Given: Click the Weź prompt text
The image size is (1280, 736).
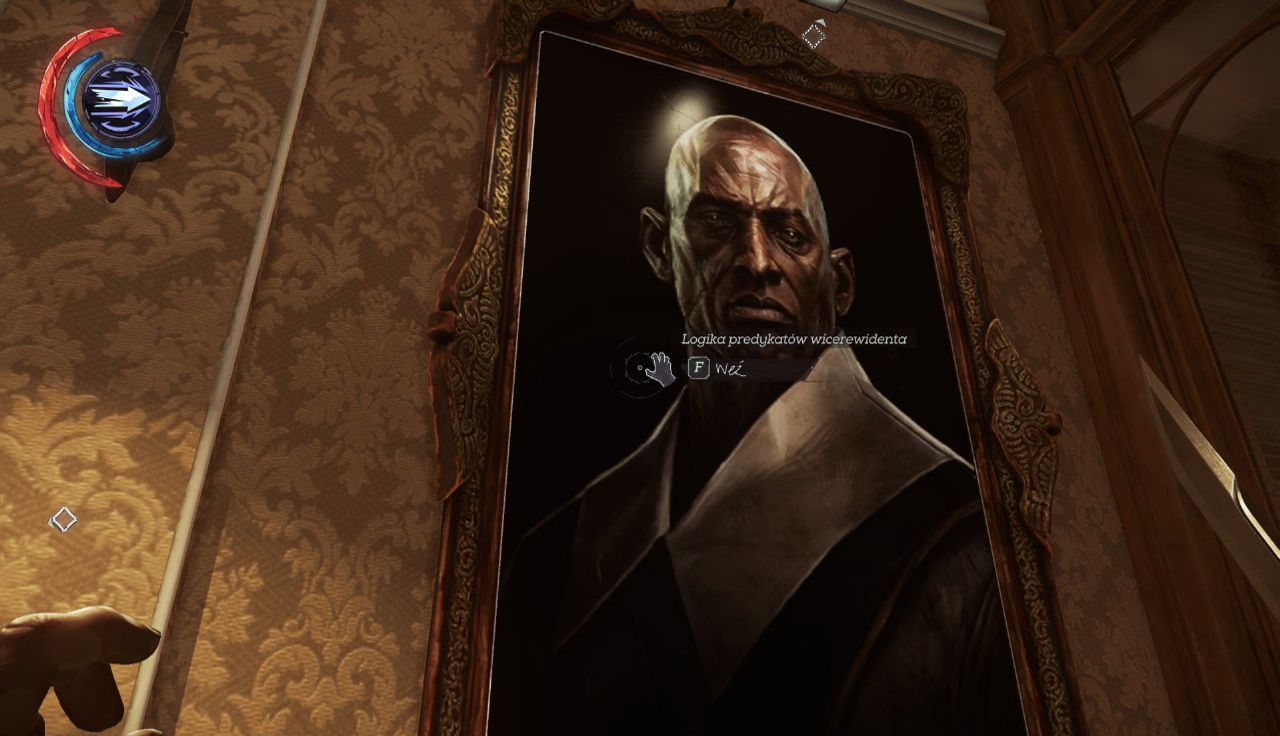Looking at the screenshot, I should 731,368.
